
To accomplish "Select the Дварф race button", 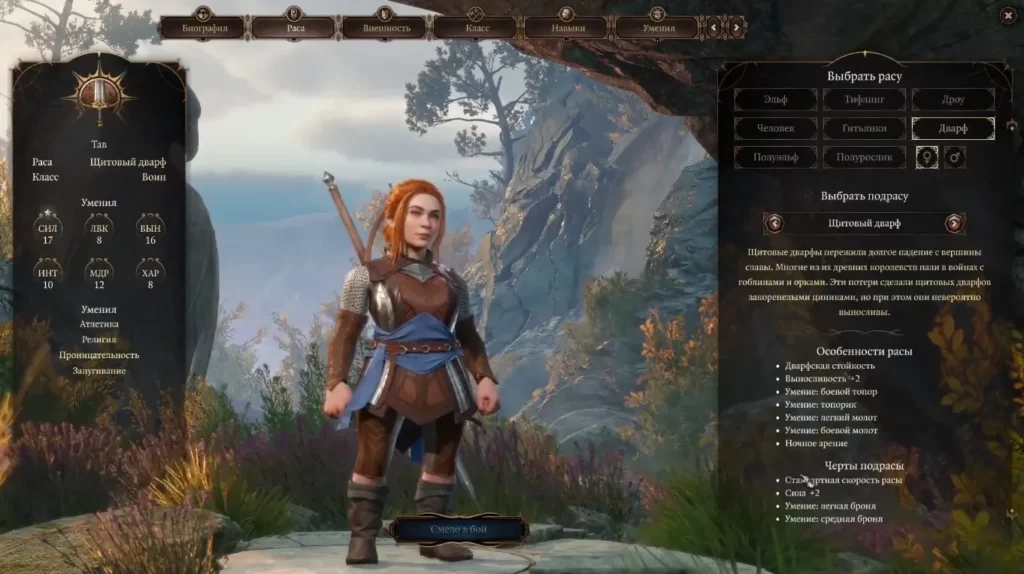I will point(952,128).
